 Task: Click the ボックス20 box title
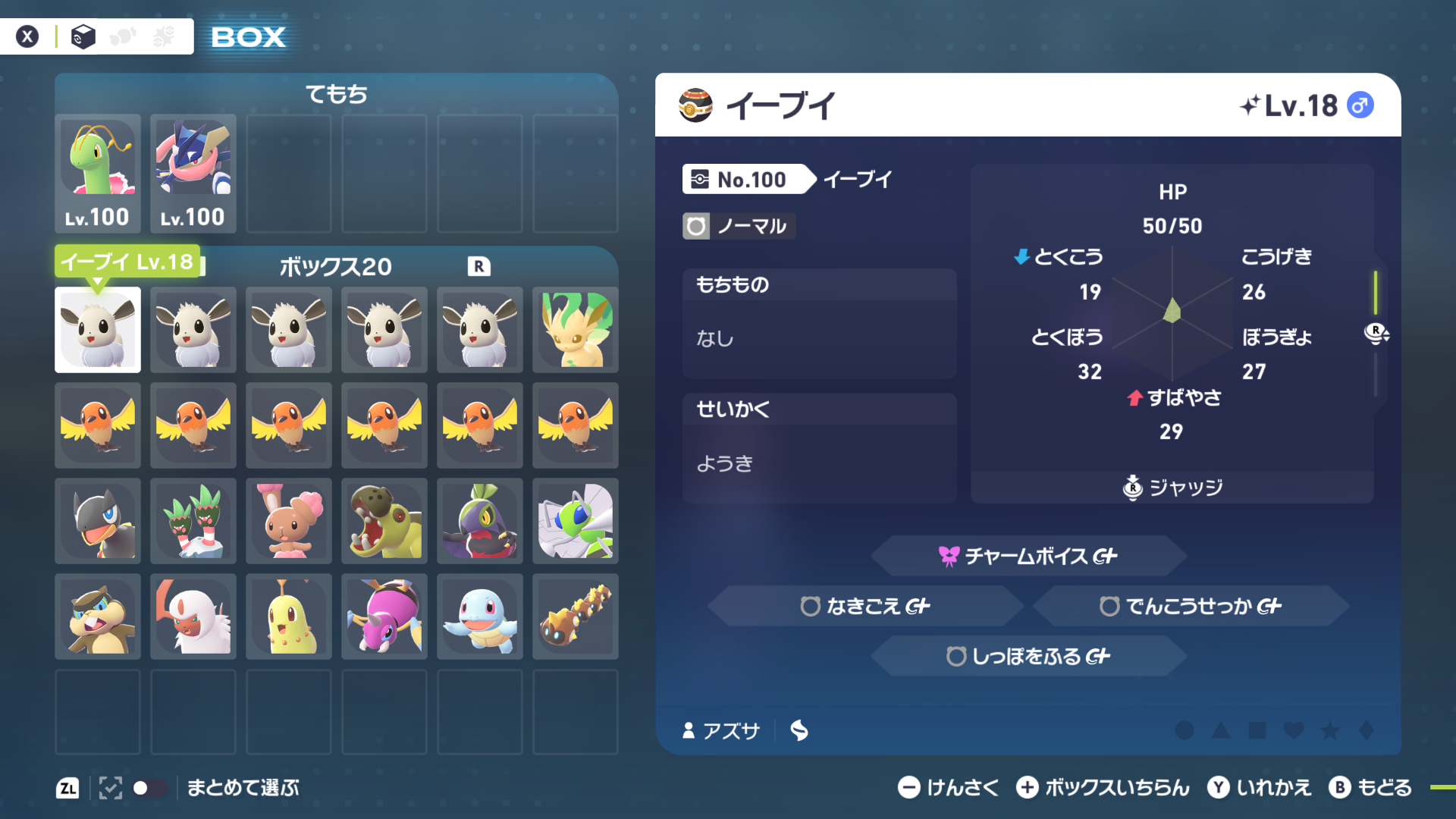pyautogui.click(x=335, y=267)
